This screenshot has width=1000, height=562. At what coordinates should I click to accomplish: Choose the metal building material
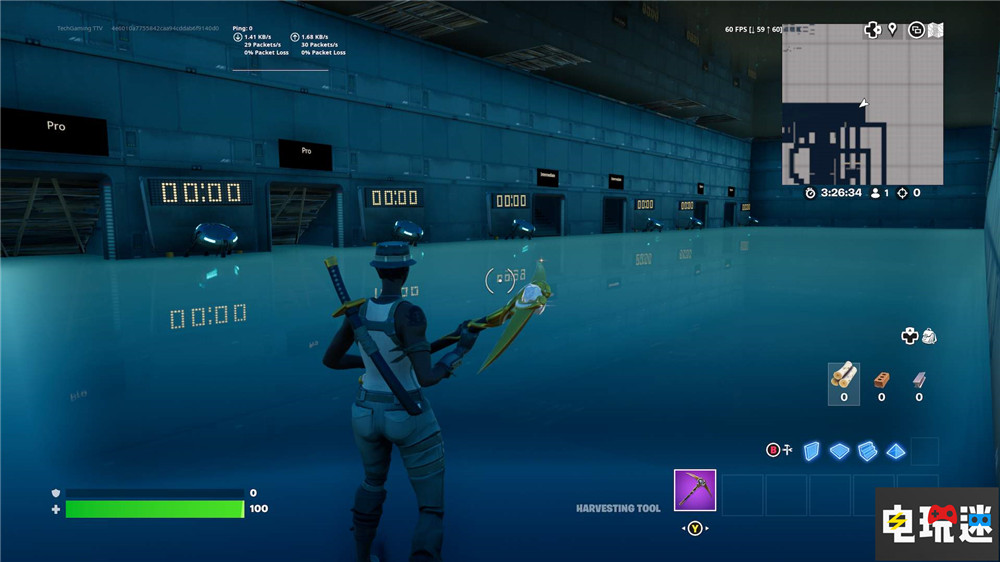(918, 380)
